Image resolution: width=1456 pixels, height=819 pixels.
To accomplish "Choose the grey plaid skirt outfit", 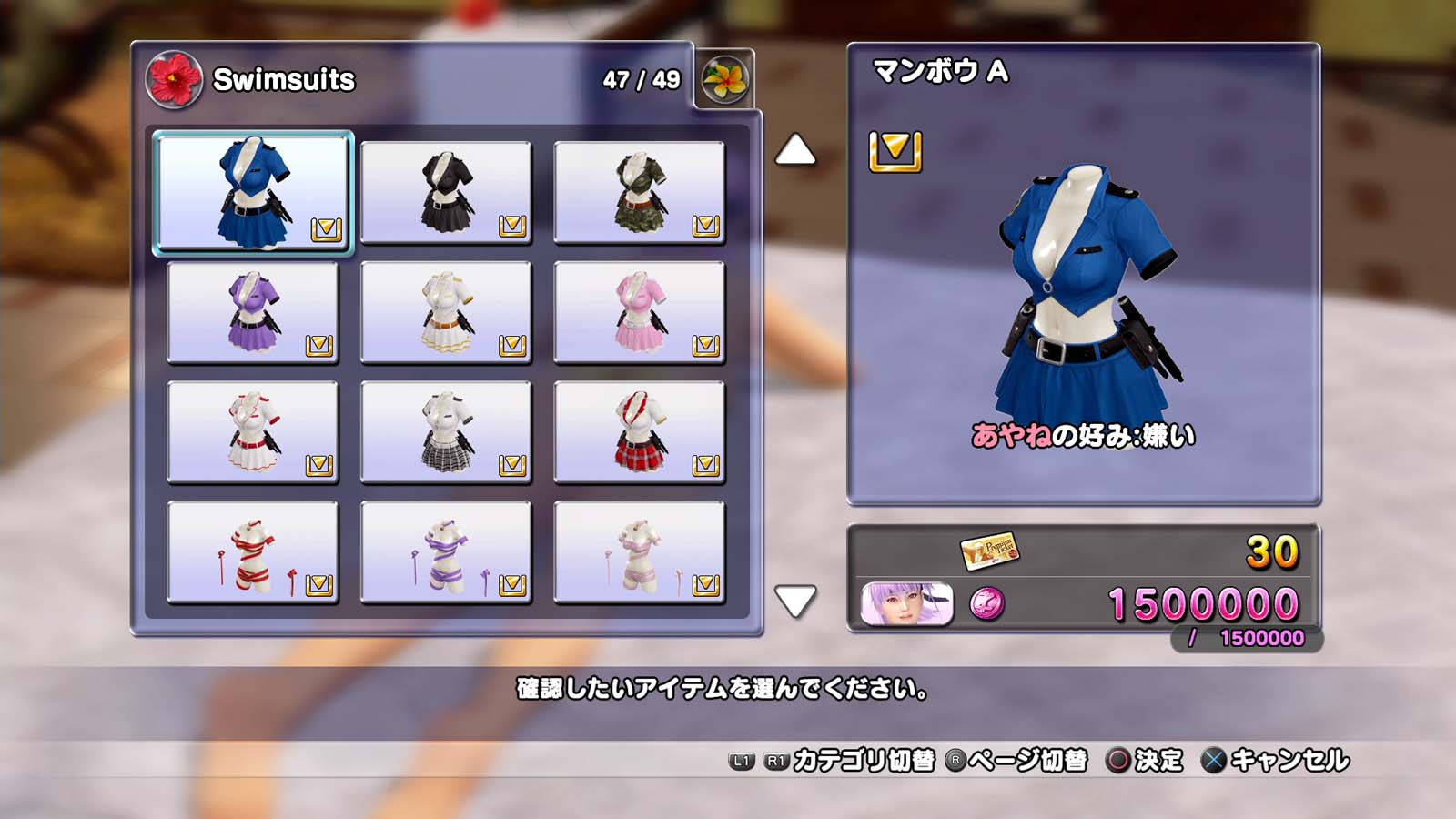I will coord(446,432).
